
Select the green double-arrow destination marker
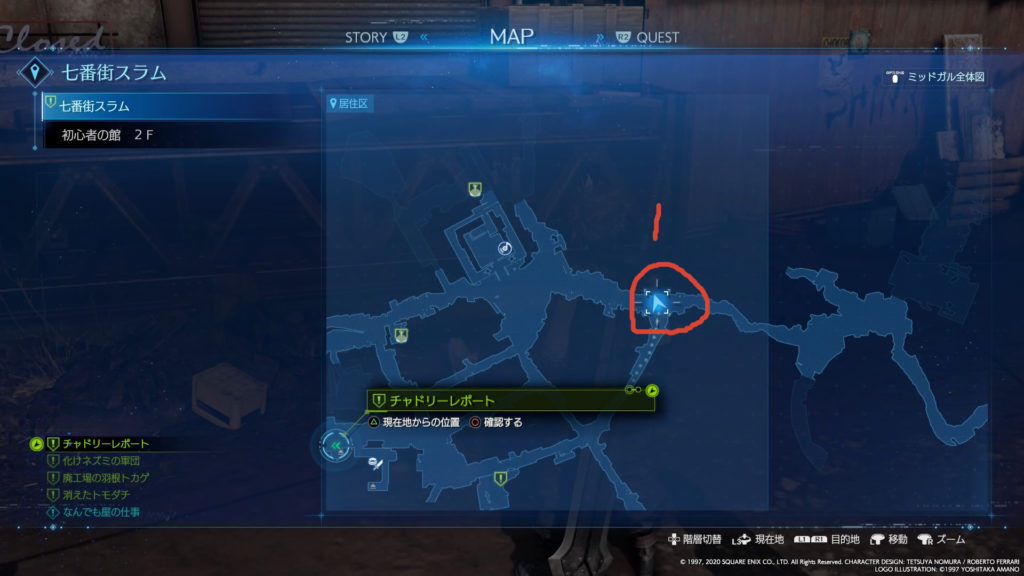click(338, 446)
